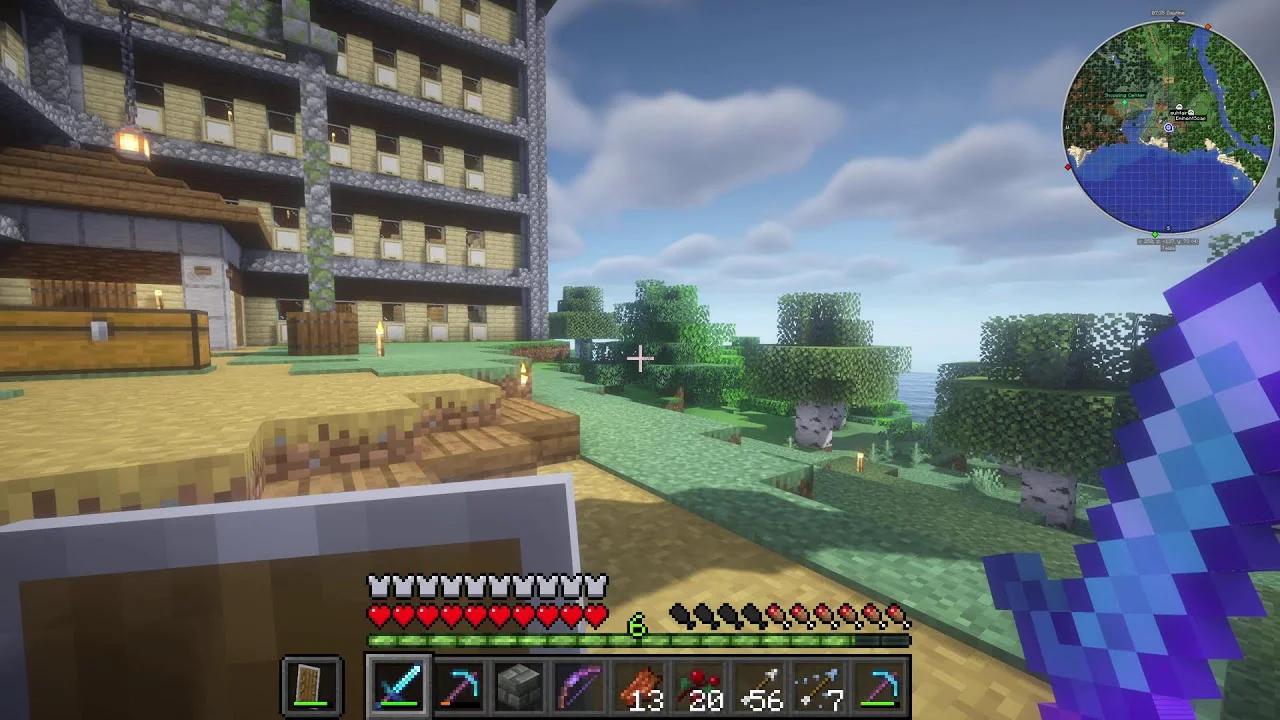Image resolution: width=1280 pixels, height=720 pixels.
Task: Click the orange waypoint marker on the minimap
Action: click(x=1207, y=26)
